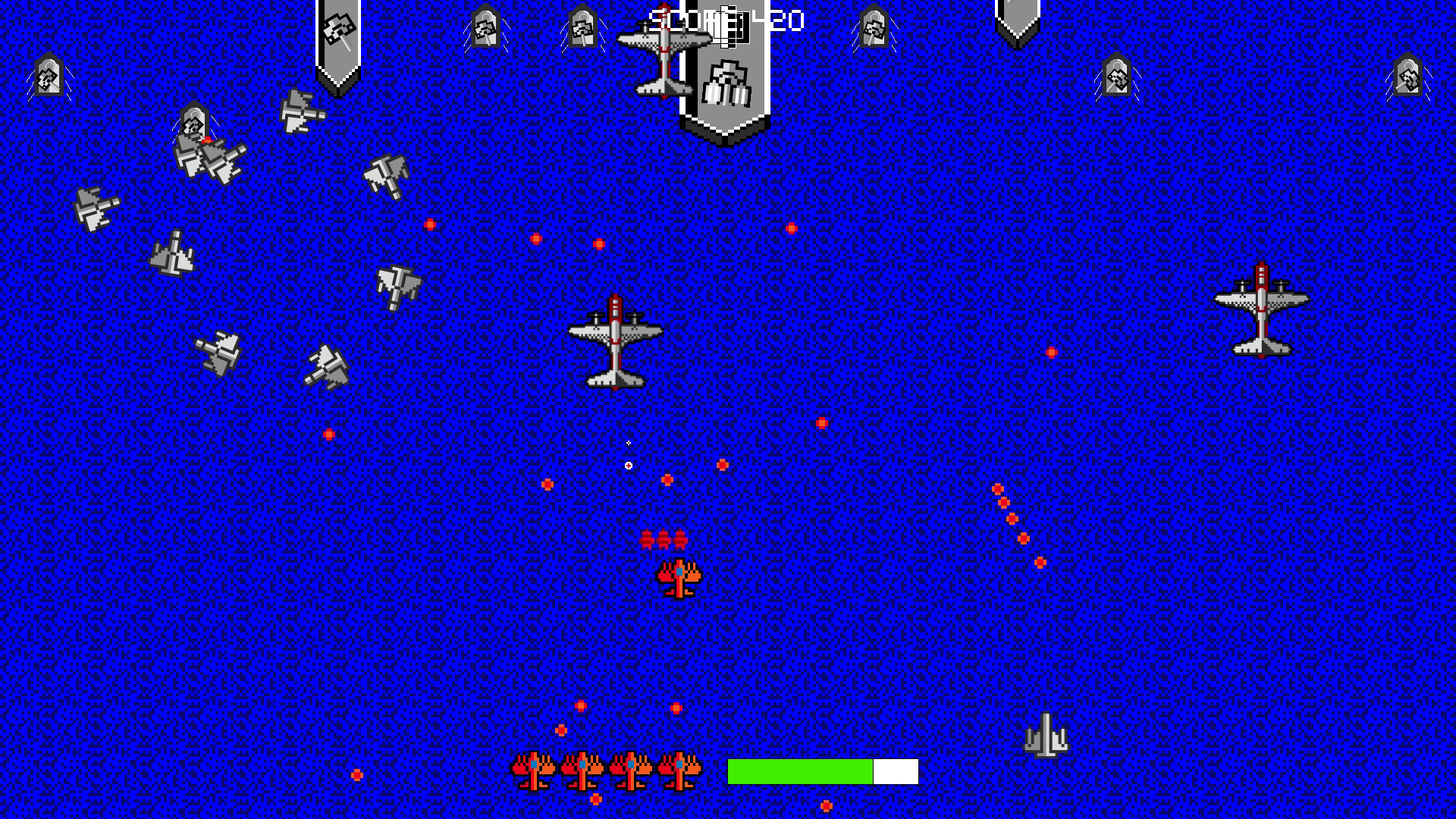This screenshot has width=1456, height=819.
Task: Click the green health bar at the bottom
Action: click(800, 771)
